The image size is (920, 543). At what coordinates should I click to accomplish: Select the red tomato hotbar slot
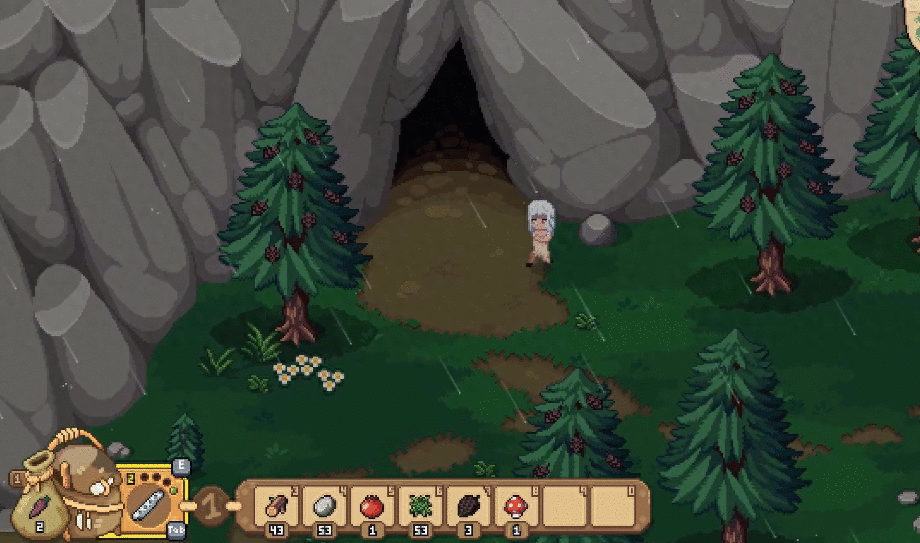371,505
